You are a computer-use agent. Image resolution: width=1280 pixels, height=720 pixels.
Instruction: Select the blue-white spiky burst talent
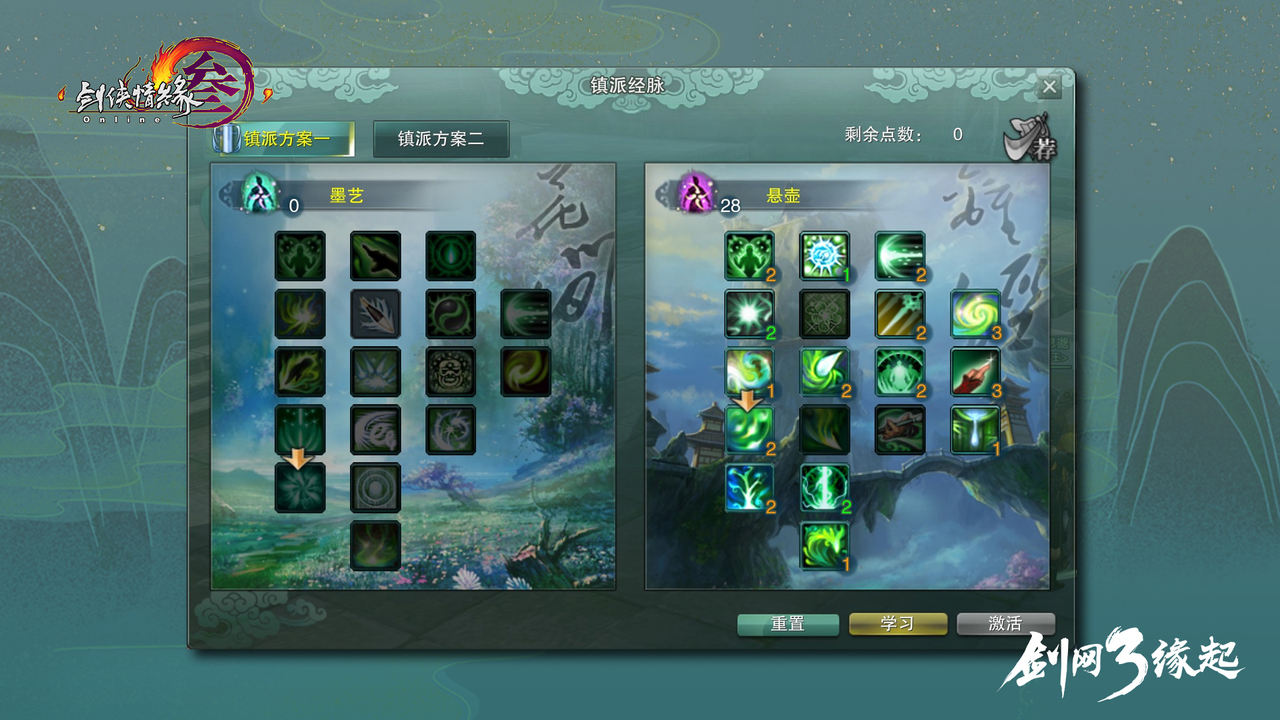[x=825, y=256]
